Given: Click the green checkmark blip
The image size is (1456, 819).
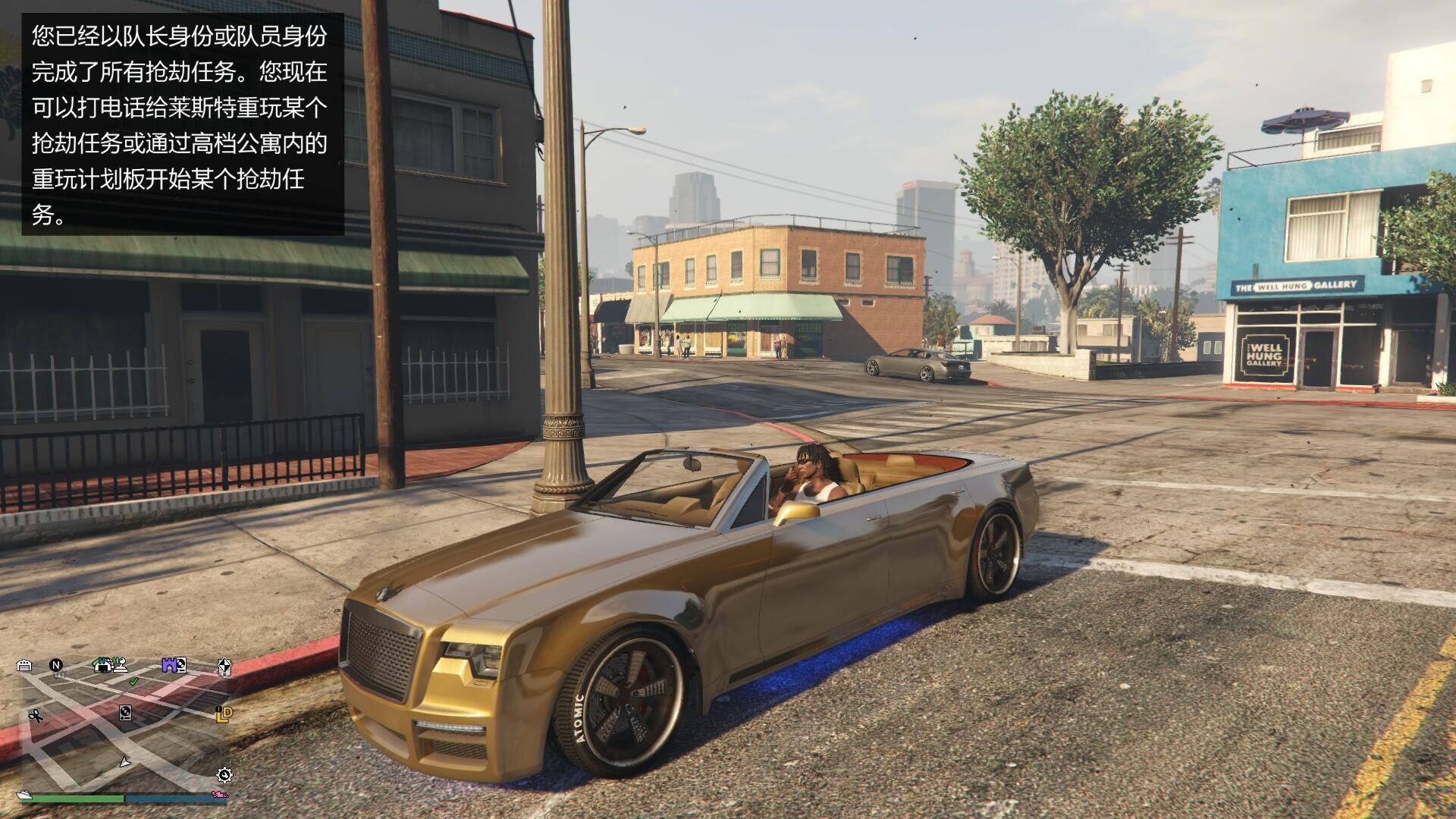Looking at the screenshot, I should [x=134, y=682].
